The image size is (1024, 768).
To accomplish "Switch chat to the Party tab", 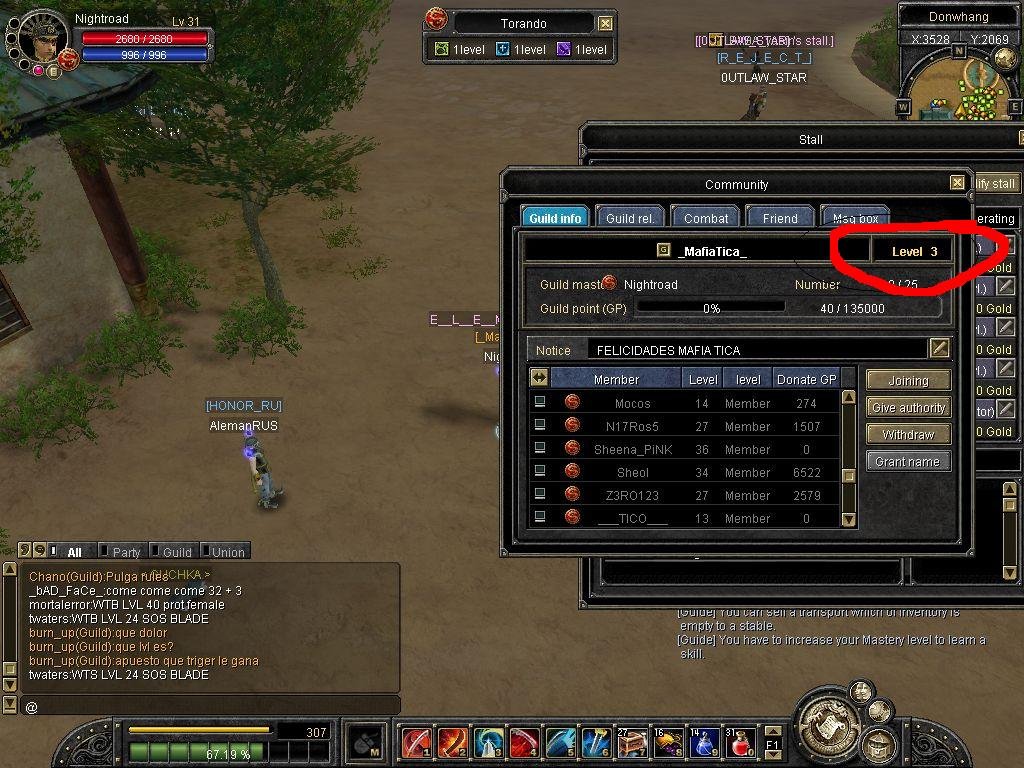I will pyautogui.click(x=126, y=552).
